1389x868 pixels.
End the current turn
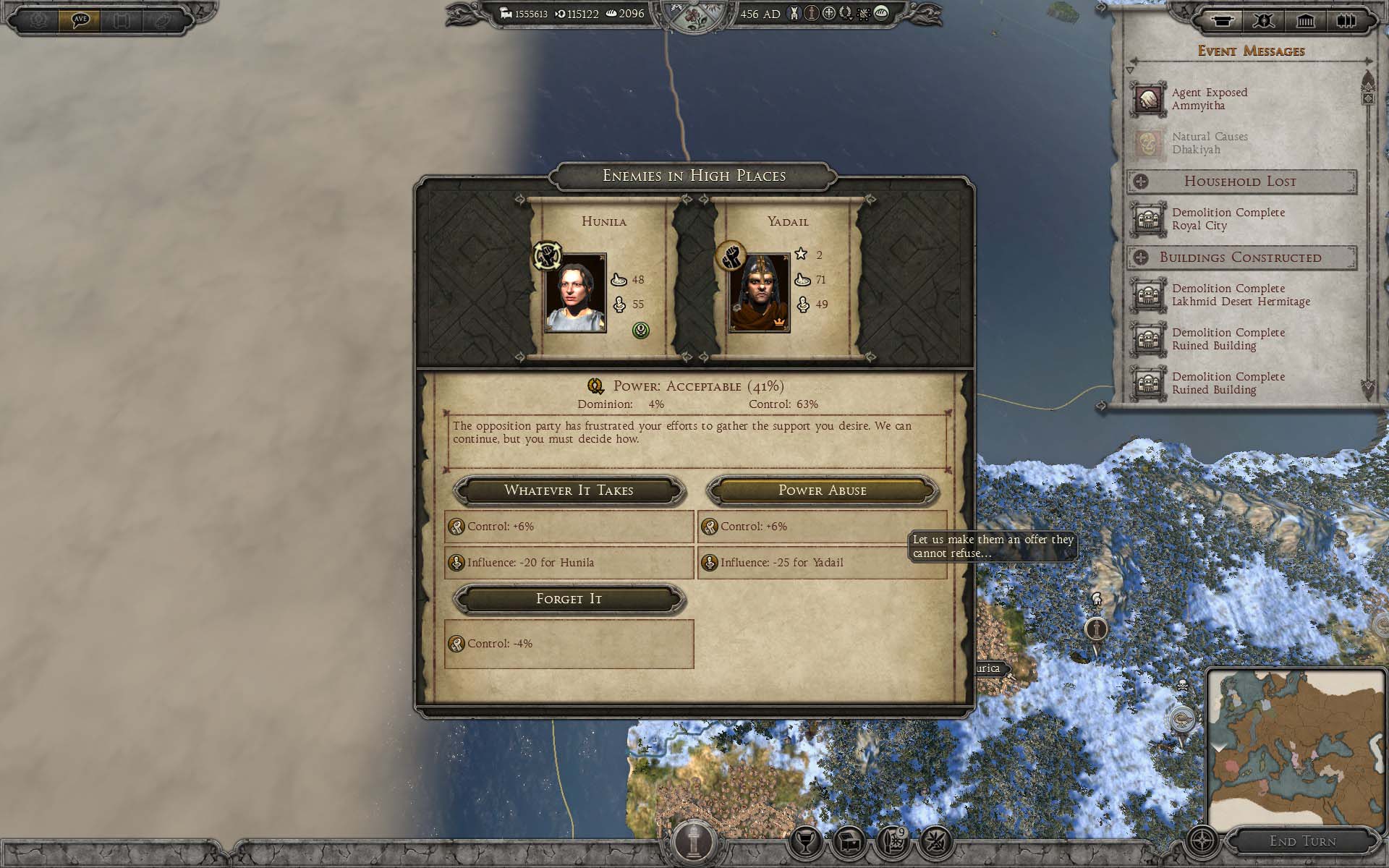pos(1302,841)
